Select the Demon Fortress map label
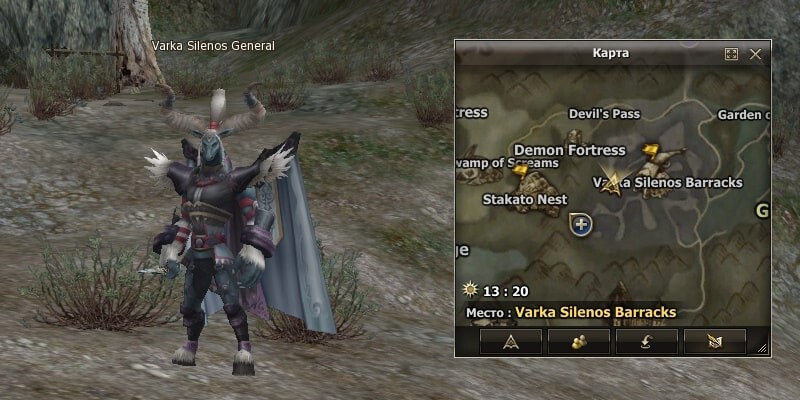Screen dimensions: 800x400 pos(569,150)
